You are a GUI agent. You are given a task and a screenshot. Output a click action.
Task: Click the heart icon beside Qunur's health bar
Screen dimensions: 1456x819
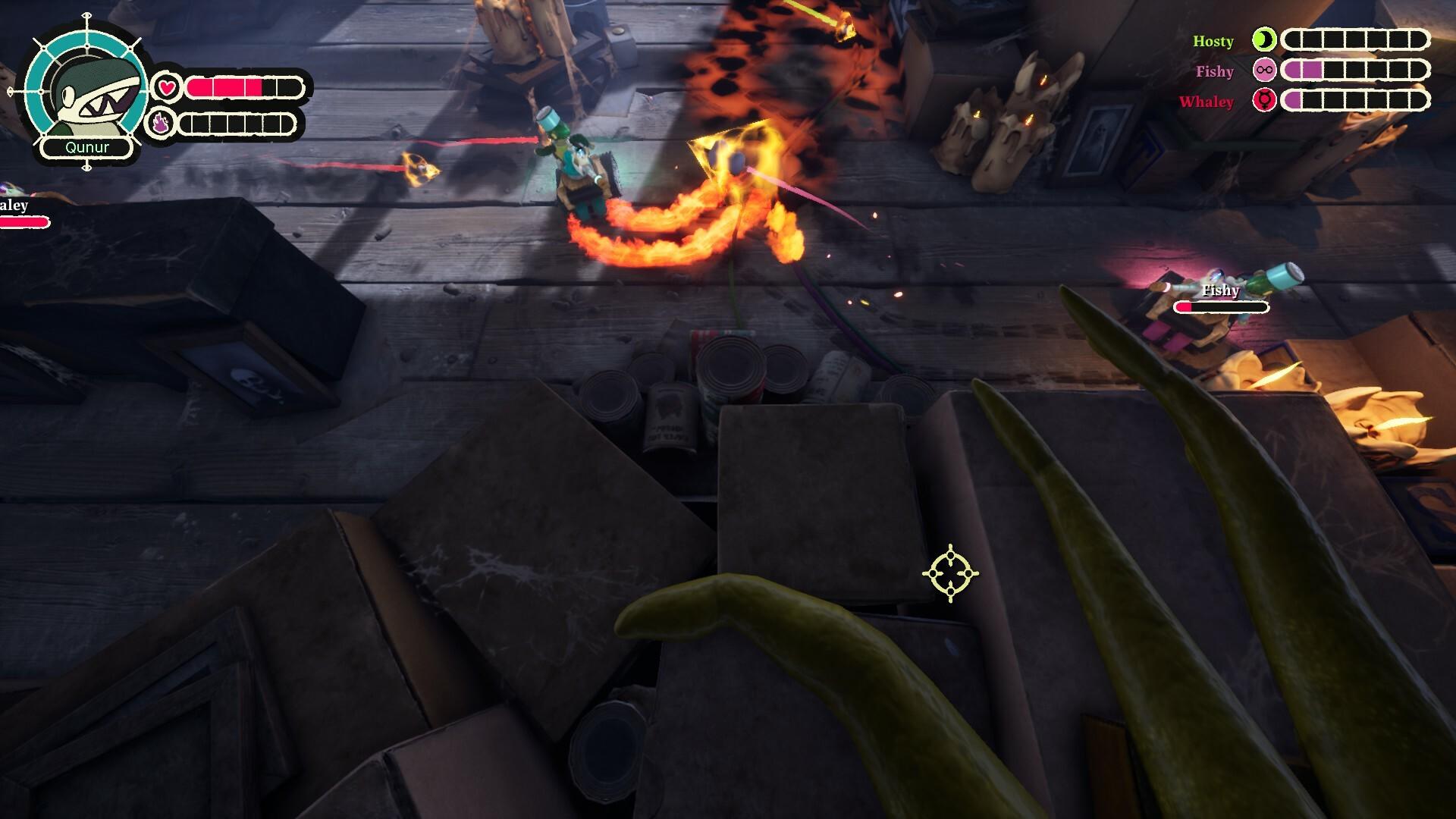coord(168,86)
